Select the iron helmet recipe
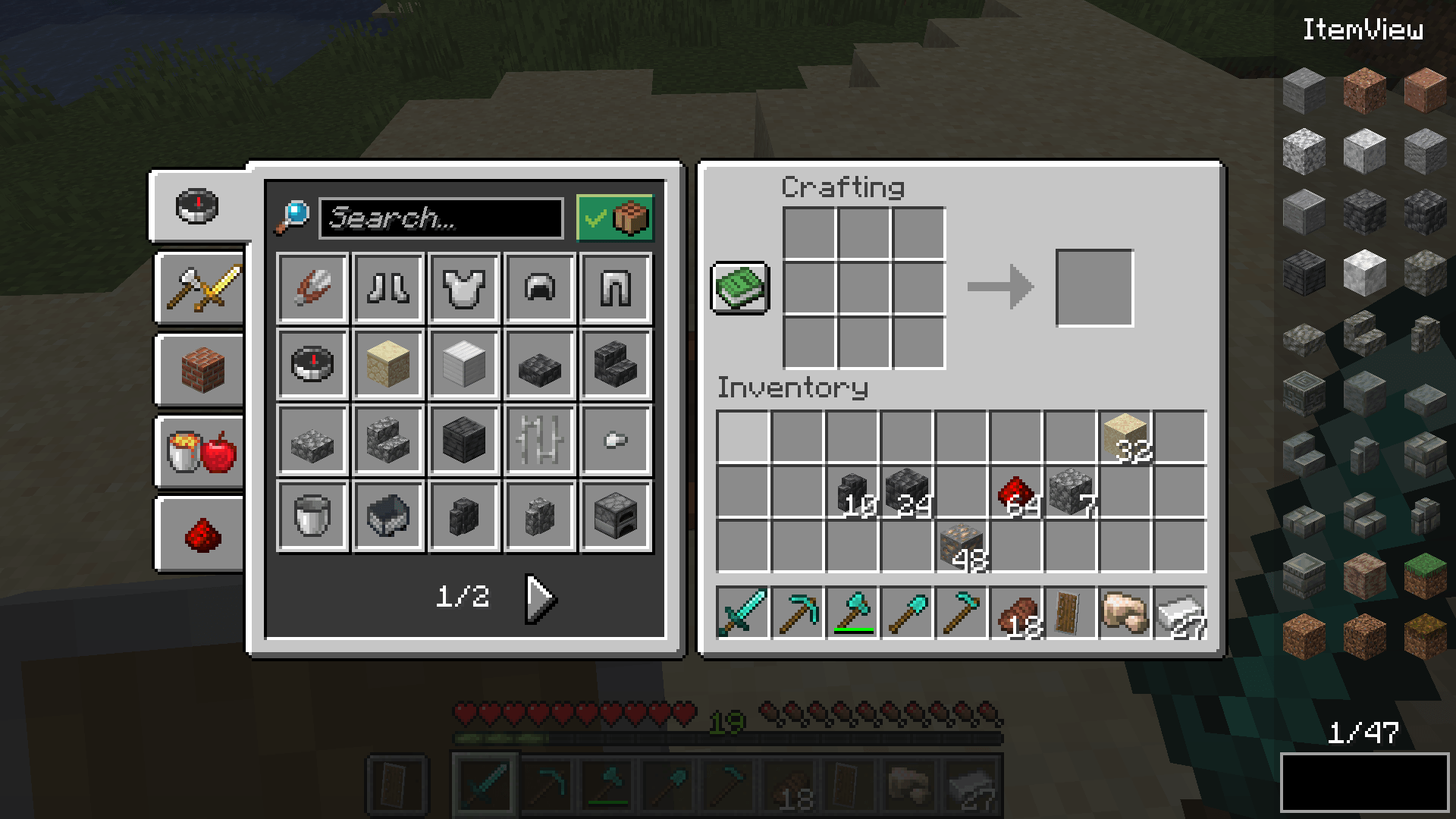The image size is (1456, 819). 540,289
